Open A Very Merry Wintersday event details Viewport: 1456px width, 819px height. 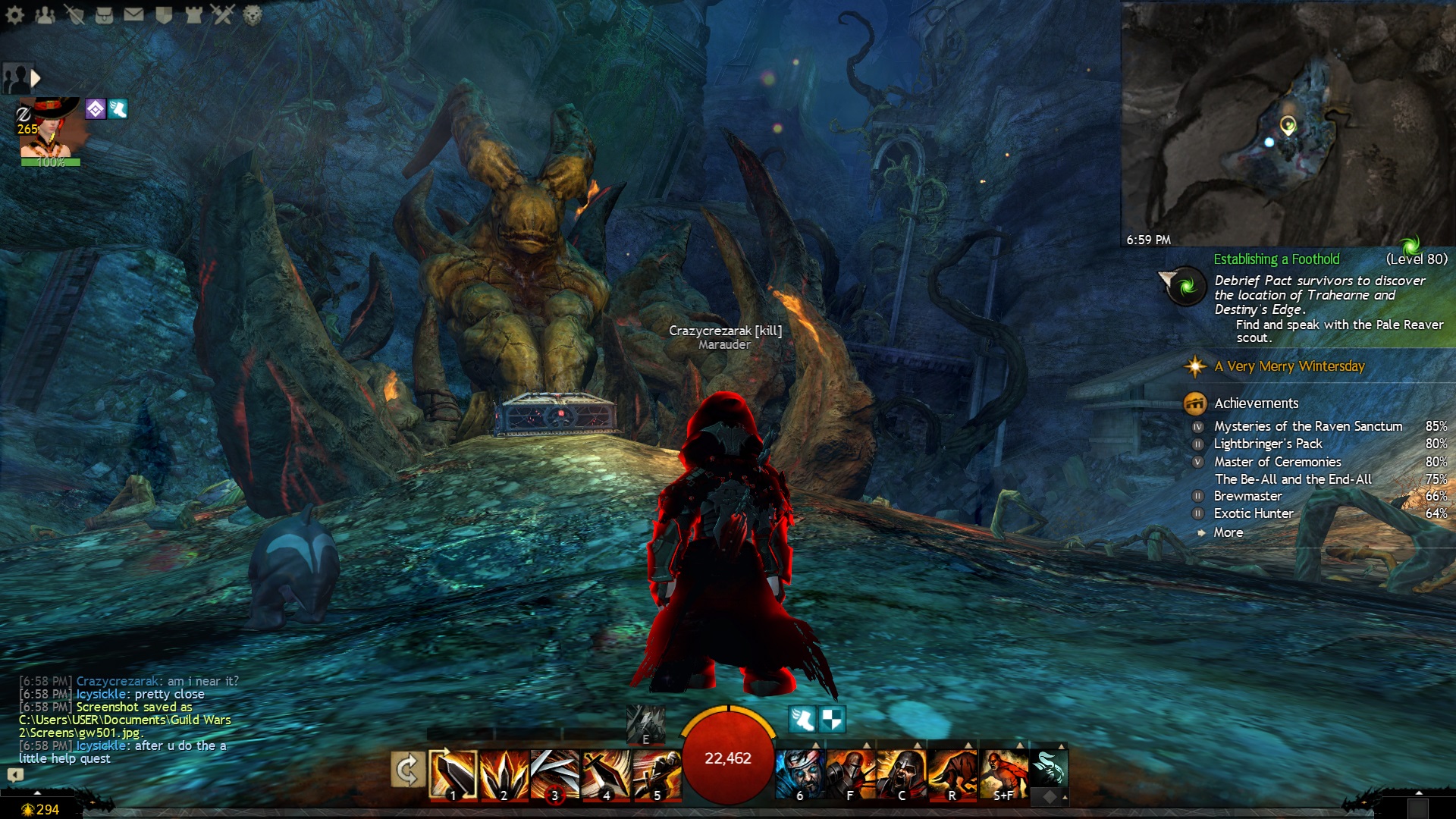pyautogui.click(x=1288, y=367)
